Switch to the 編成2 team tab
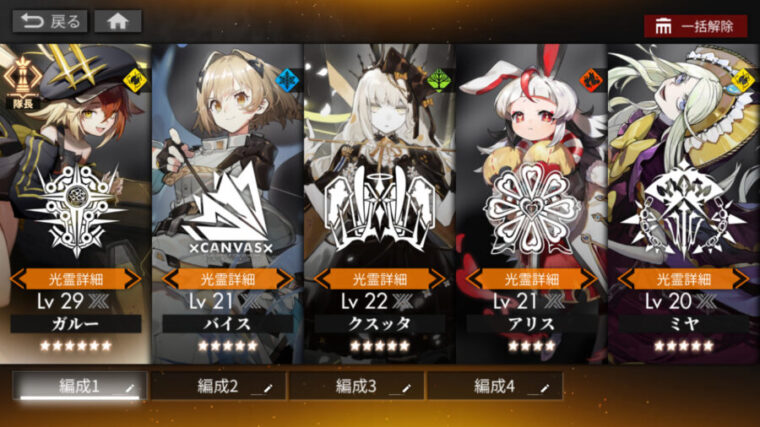This screenshot has height=427, width=760. click(x=218, y=386)
